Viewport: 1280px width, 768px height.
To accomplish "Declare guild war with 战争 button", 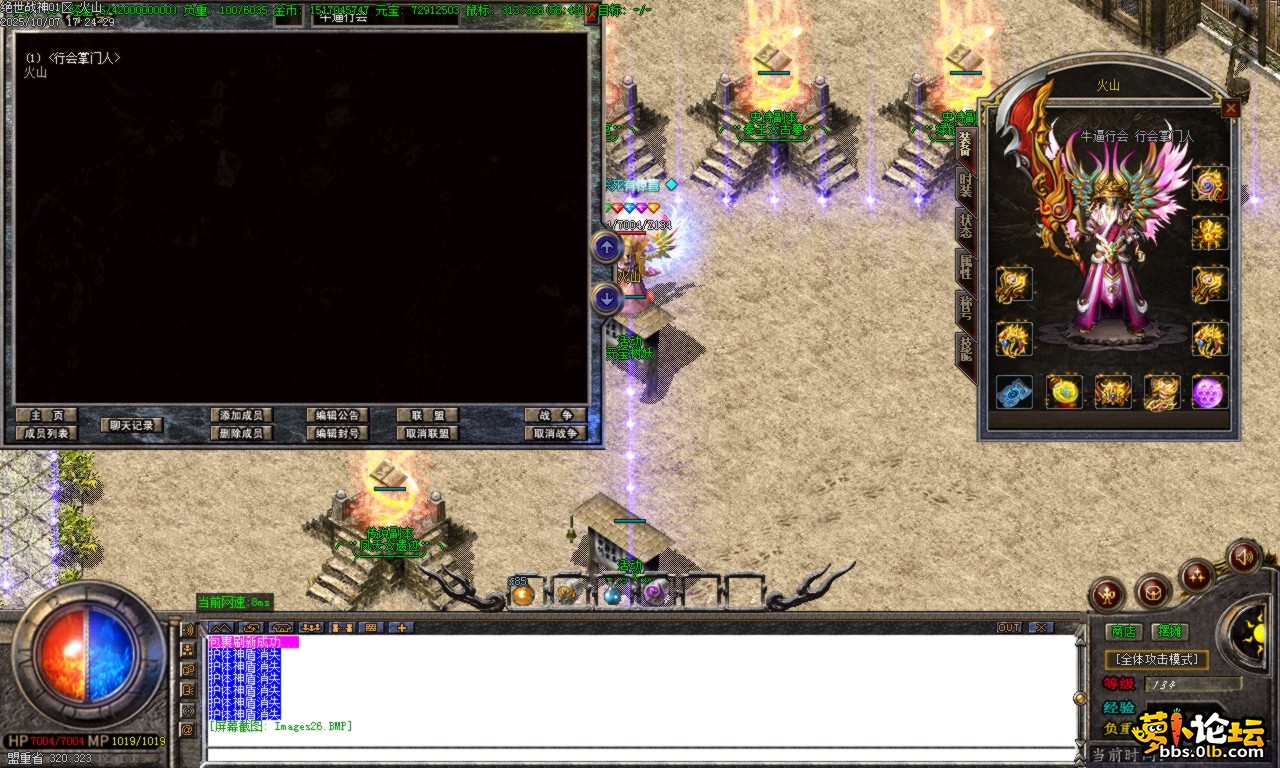I will click(x=555, y=415).
